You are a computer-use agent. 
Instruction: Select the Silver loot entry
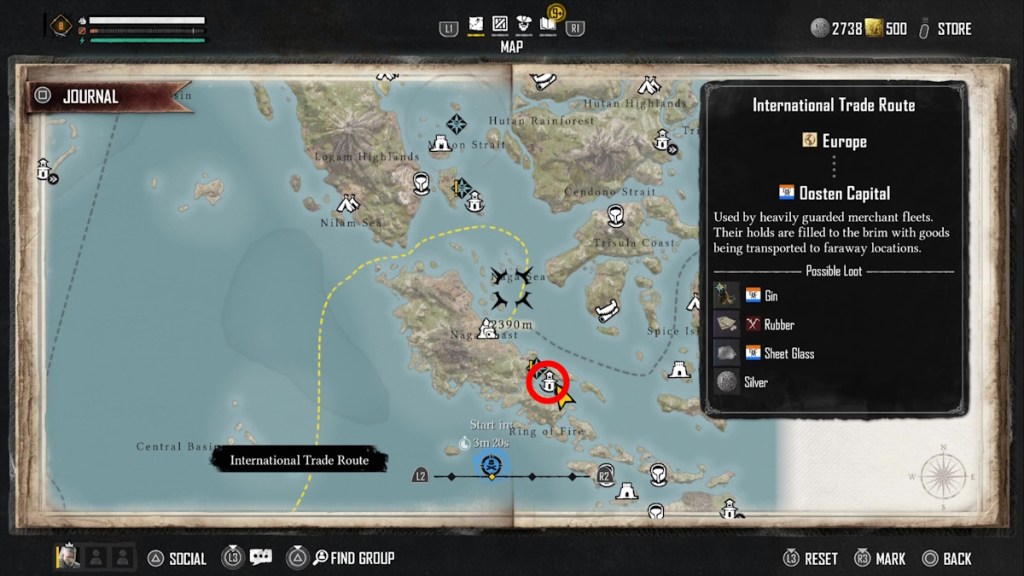(x=755, y=382)
